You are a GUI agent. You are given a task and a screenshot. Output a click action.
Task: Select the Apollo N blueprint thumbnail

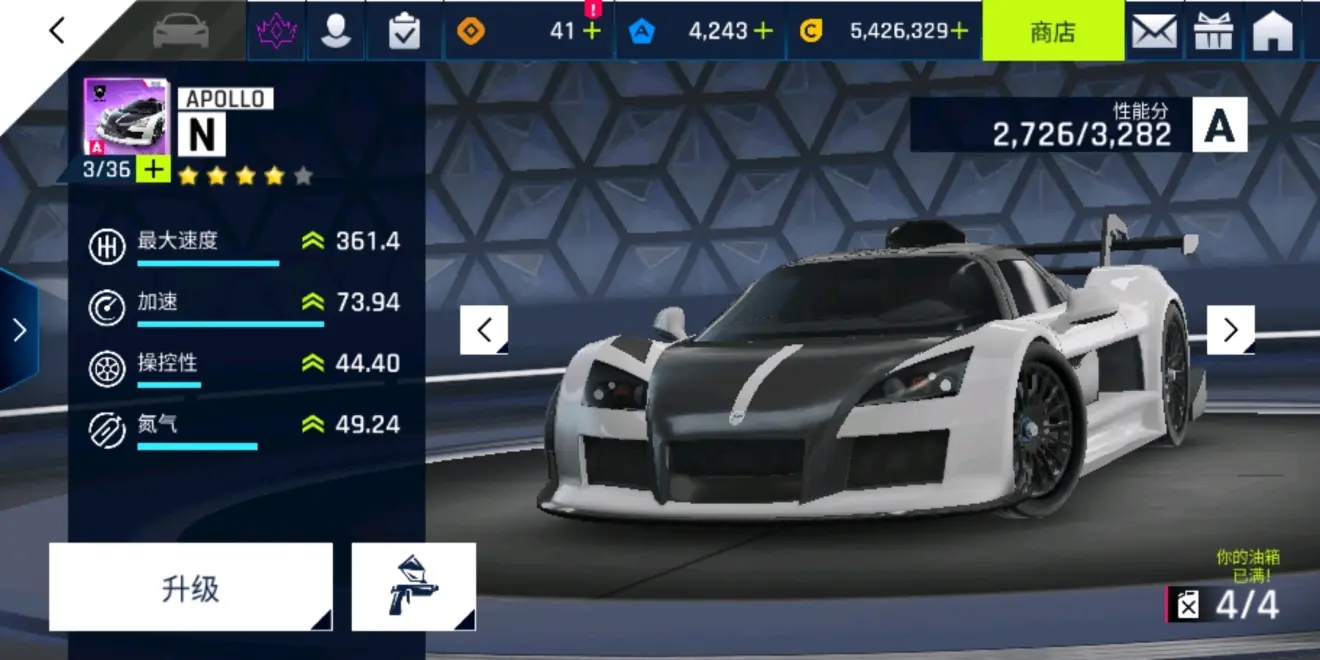125,117
